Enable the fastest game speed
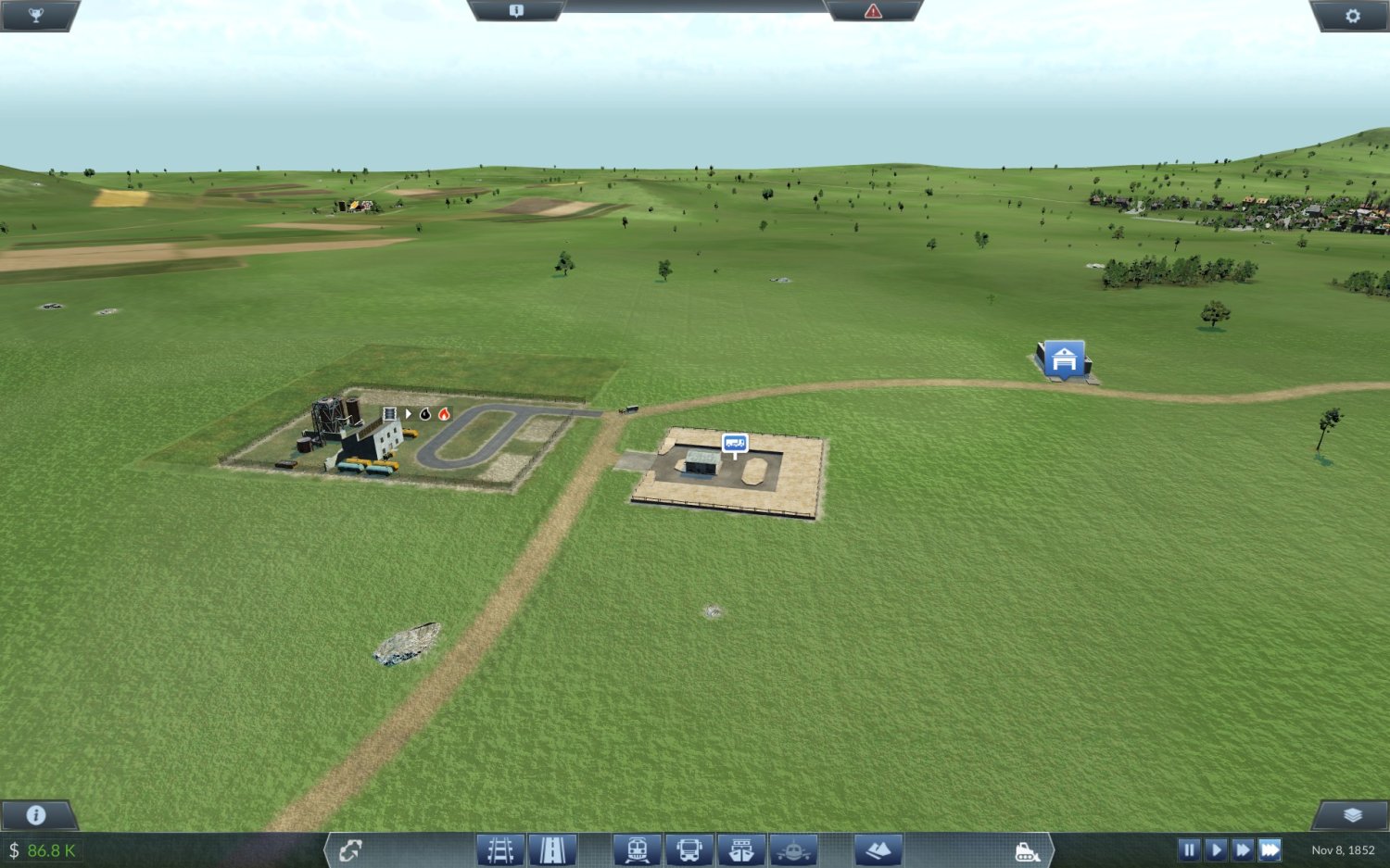Image resolution: width=1390 pixels, height=868 pixels. [x=1271, y=849]
